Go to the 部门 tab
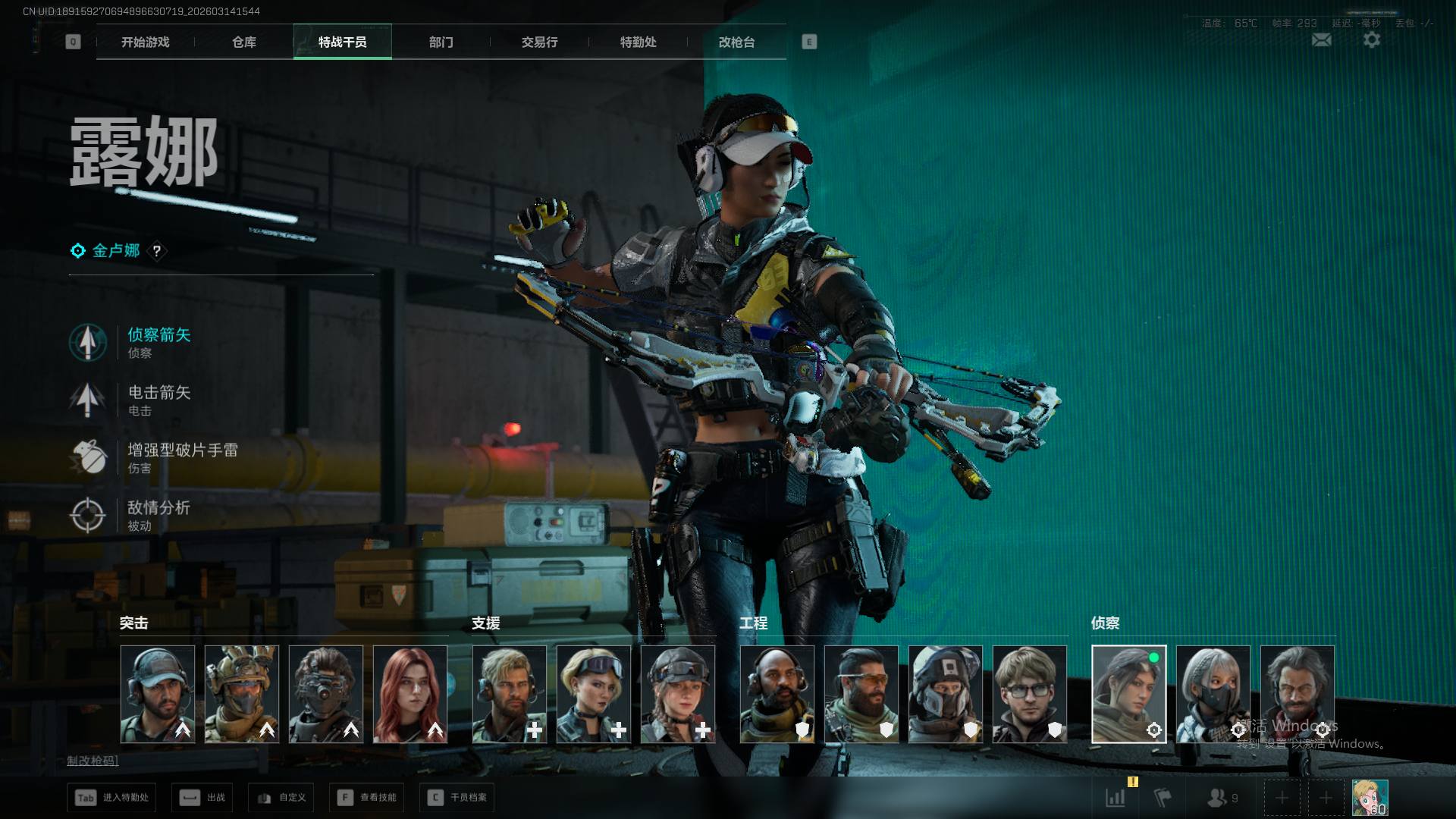This screenshot has width=1456, height=819. [x=441, y=42]
